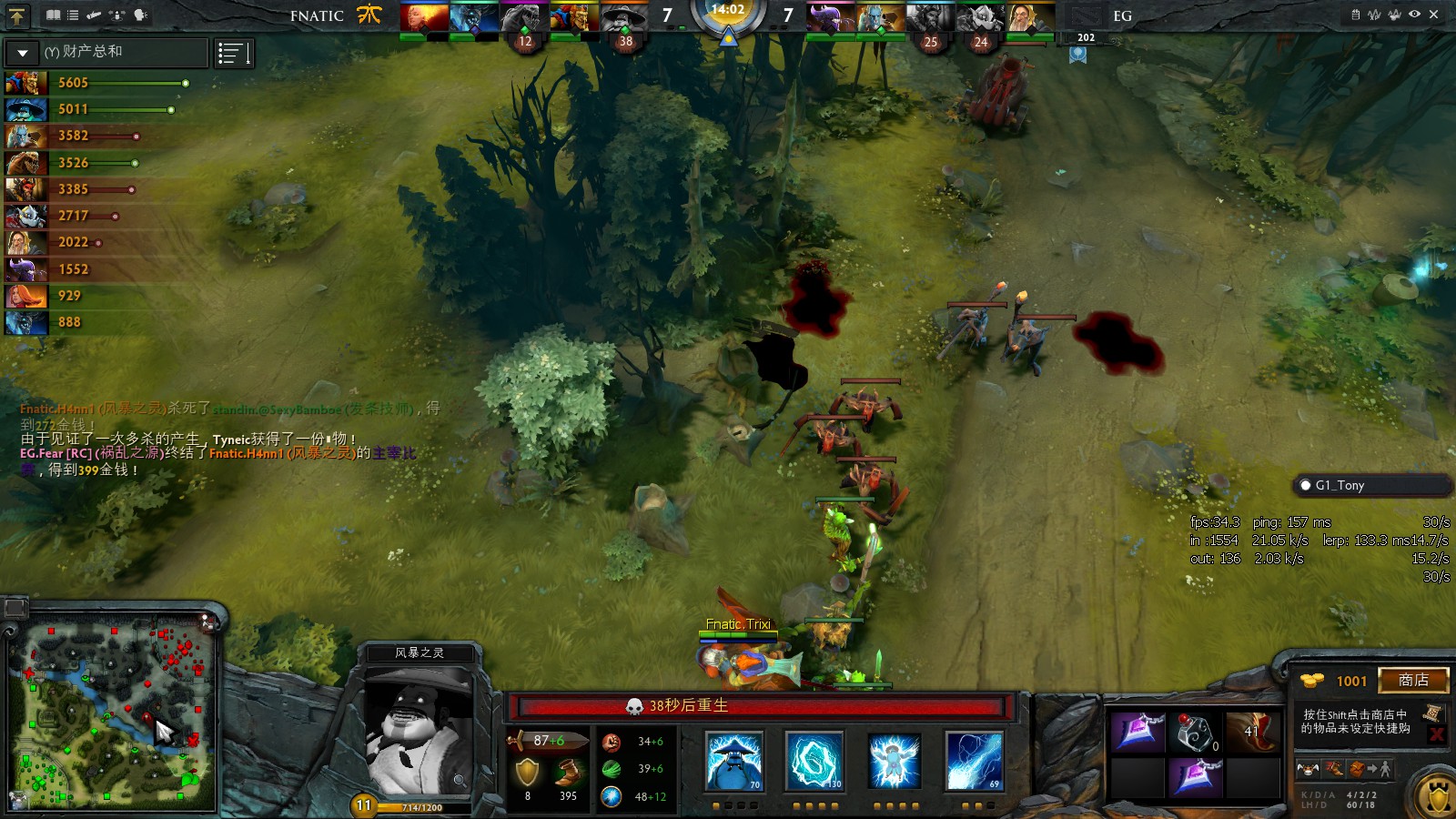Close the spectator view with the X

1434,15
